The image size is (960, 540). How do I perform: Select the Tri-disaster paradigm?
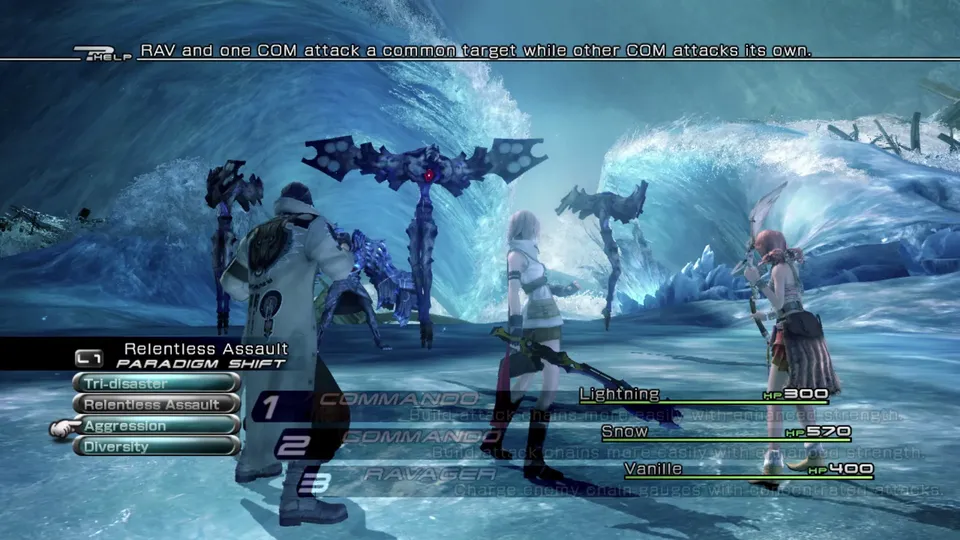156,383
